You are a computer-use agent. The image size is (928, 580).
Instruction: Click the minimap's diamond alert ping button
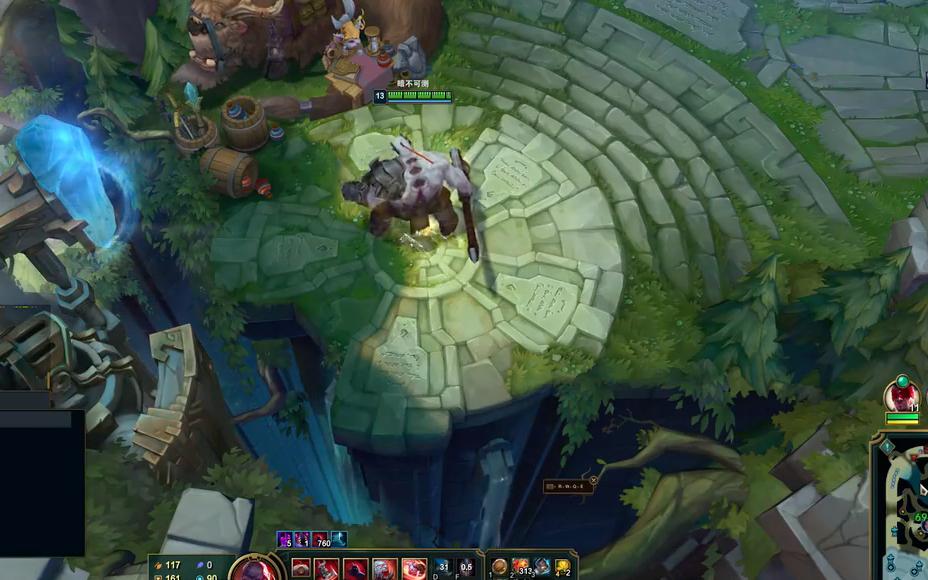pyautogui.click(x=886, y=447)
